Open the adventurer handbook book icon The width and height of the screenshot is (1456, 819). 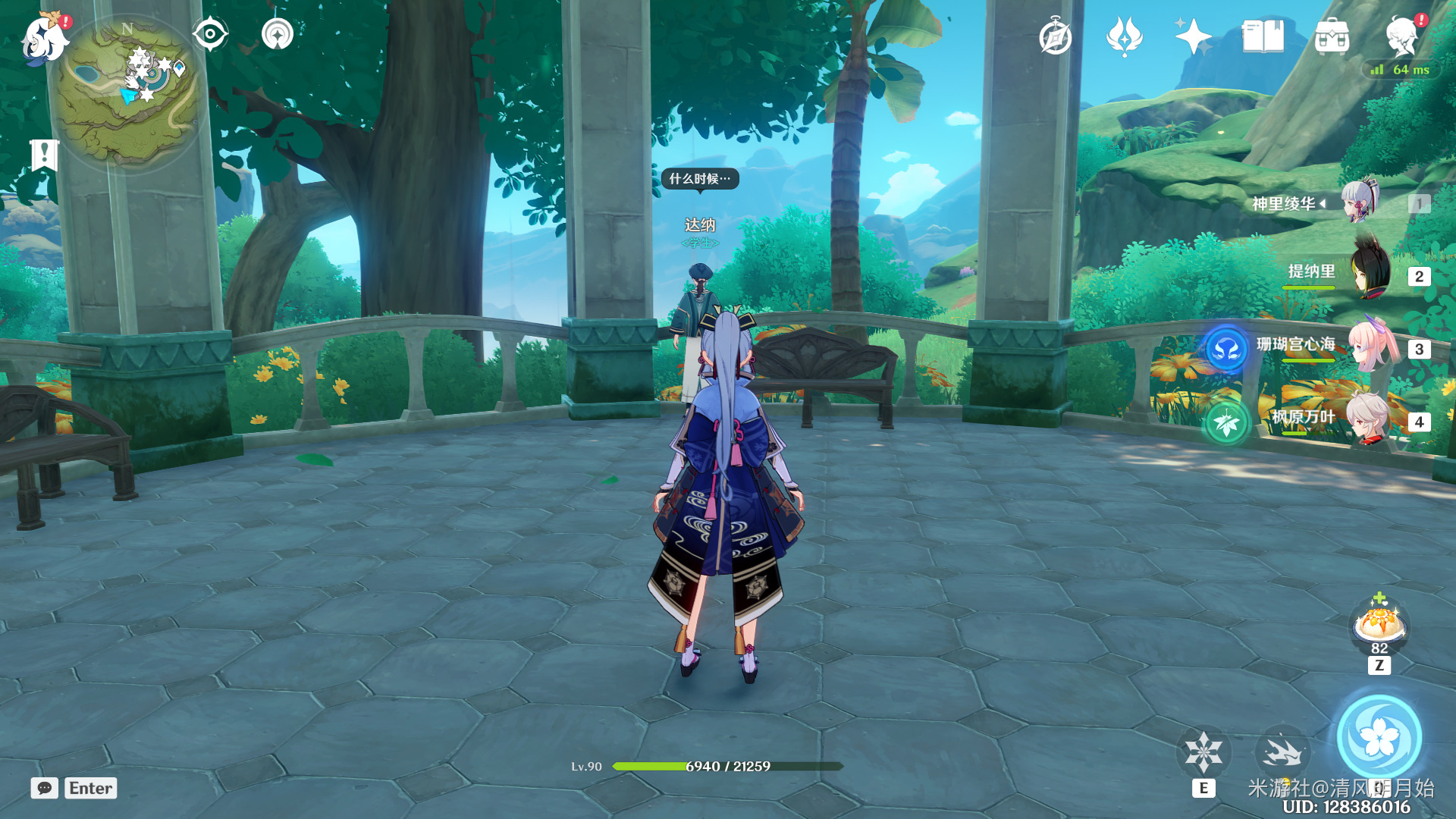click(1263, 36)
